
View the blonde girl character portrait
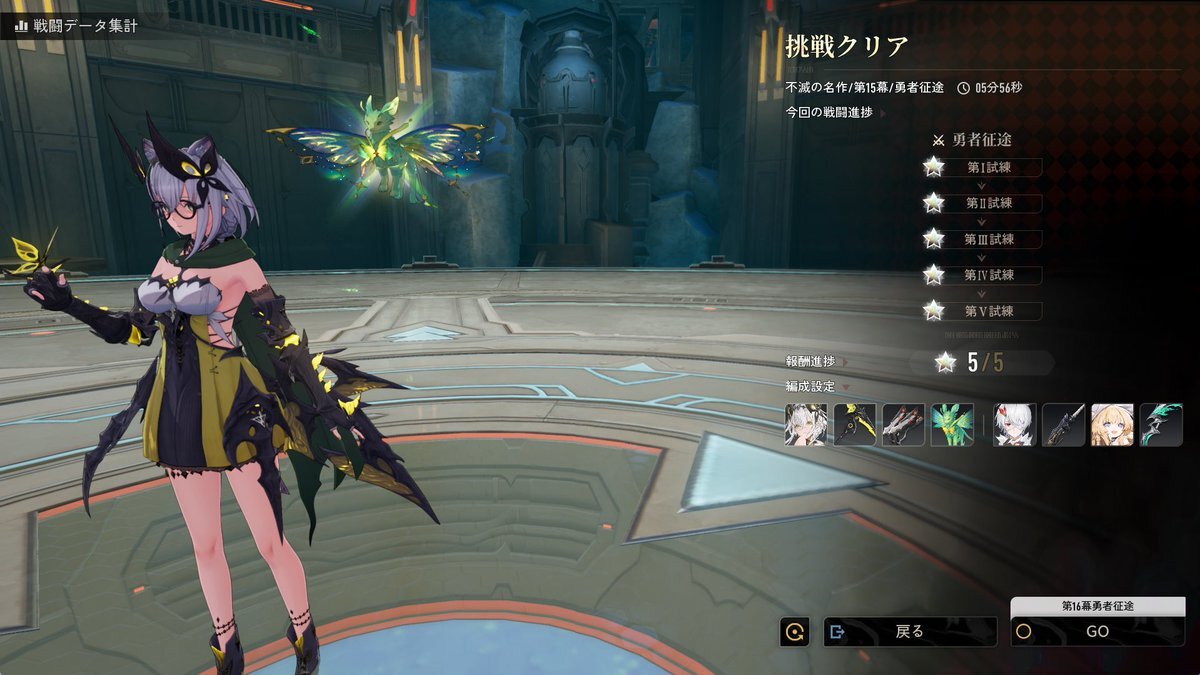(x=1111, y=424)
